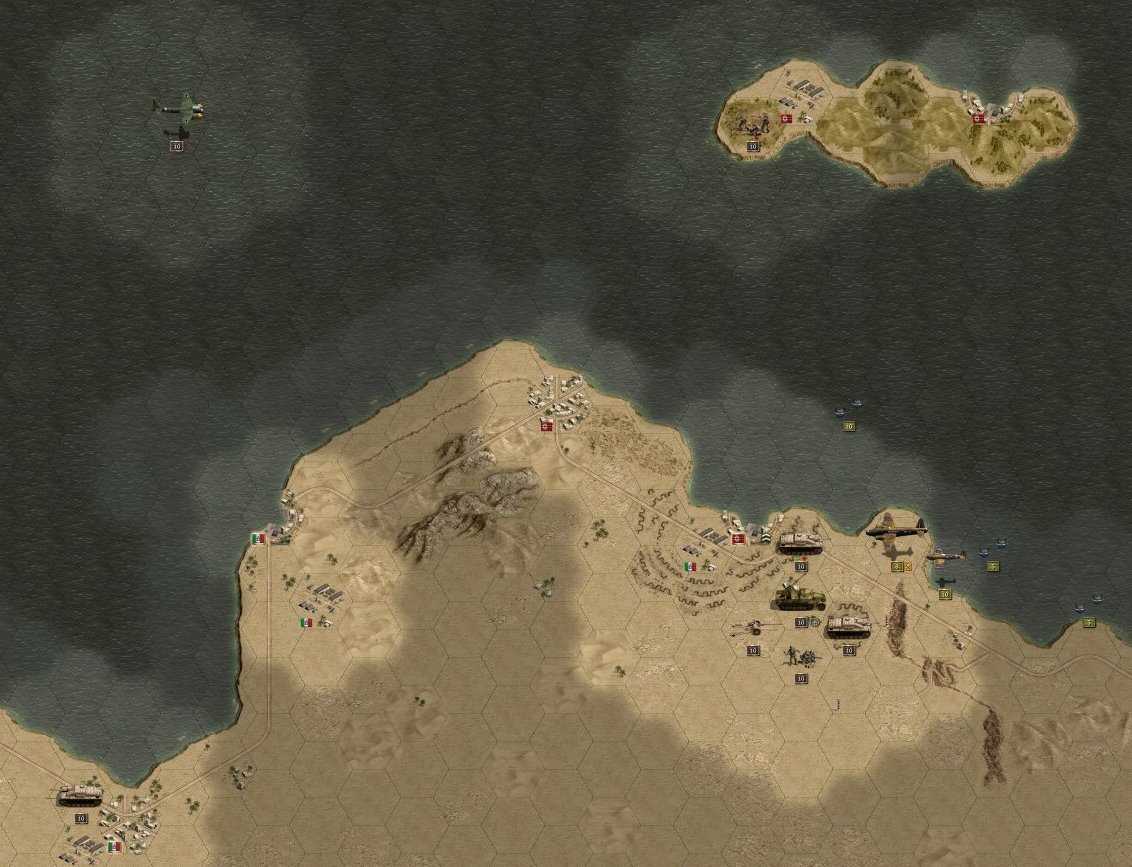Select the twin-engine bomber flying over open sea
This screenshot has height=867, width=1132.
(178, 108)
